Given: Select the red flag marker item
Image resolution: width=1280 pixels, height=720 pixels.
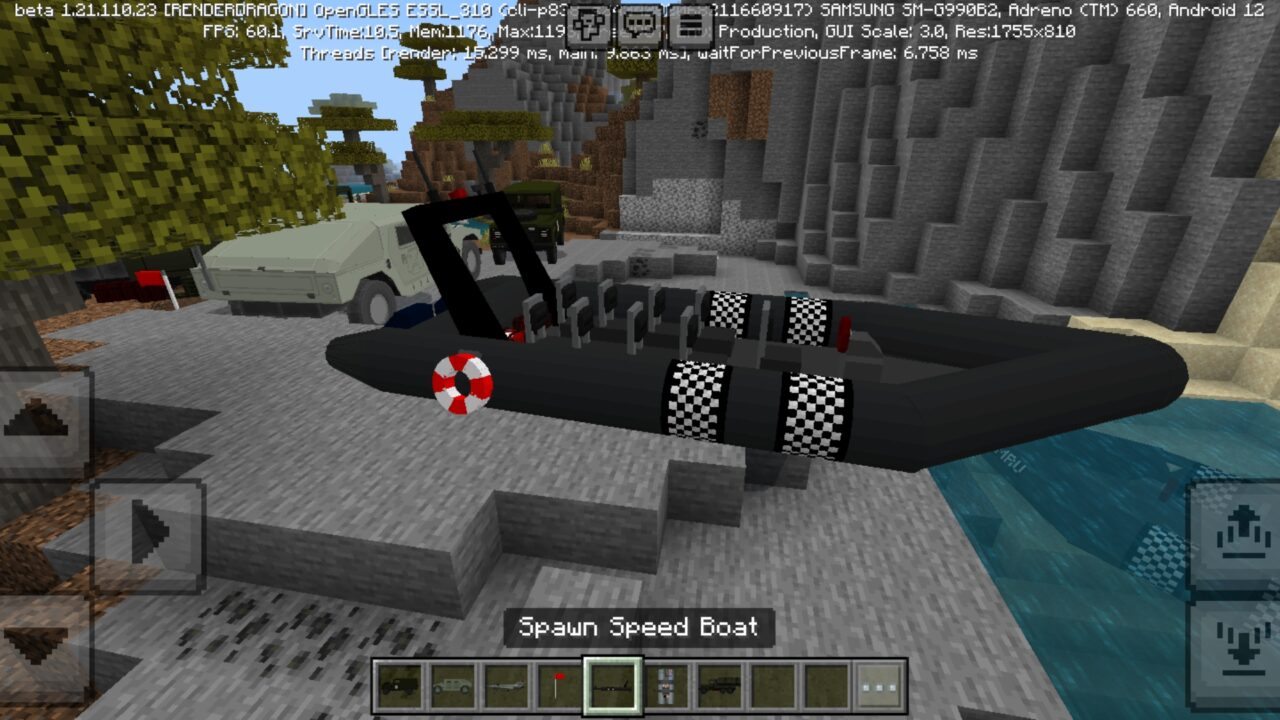Looking at the screenshot, I should (x=558, y=687).
